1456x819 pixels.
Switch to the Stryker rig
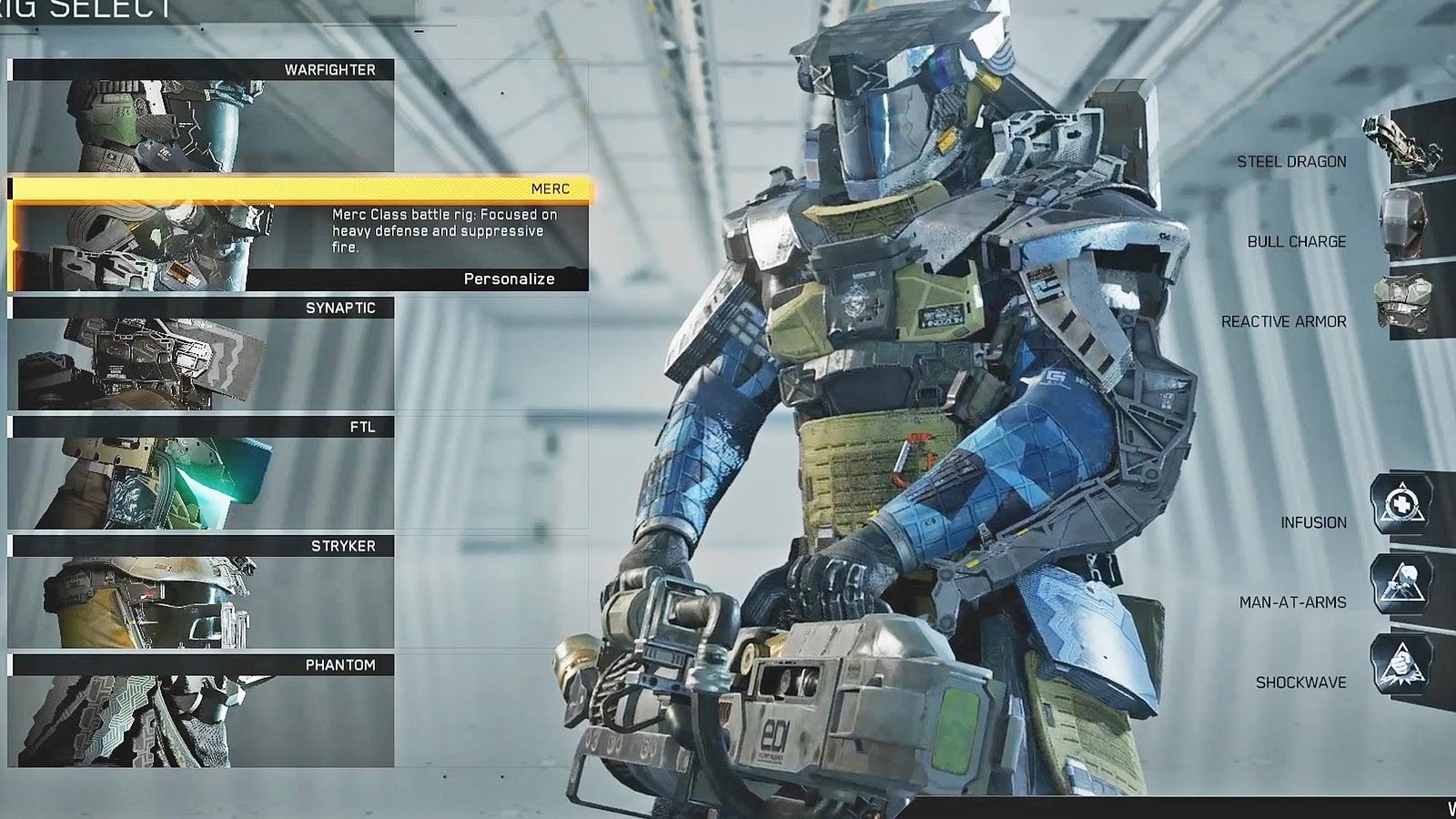point(202,592)
